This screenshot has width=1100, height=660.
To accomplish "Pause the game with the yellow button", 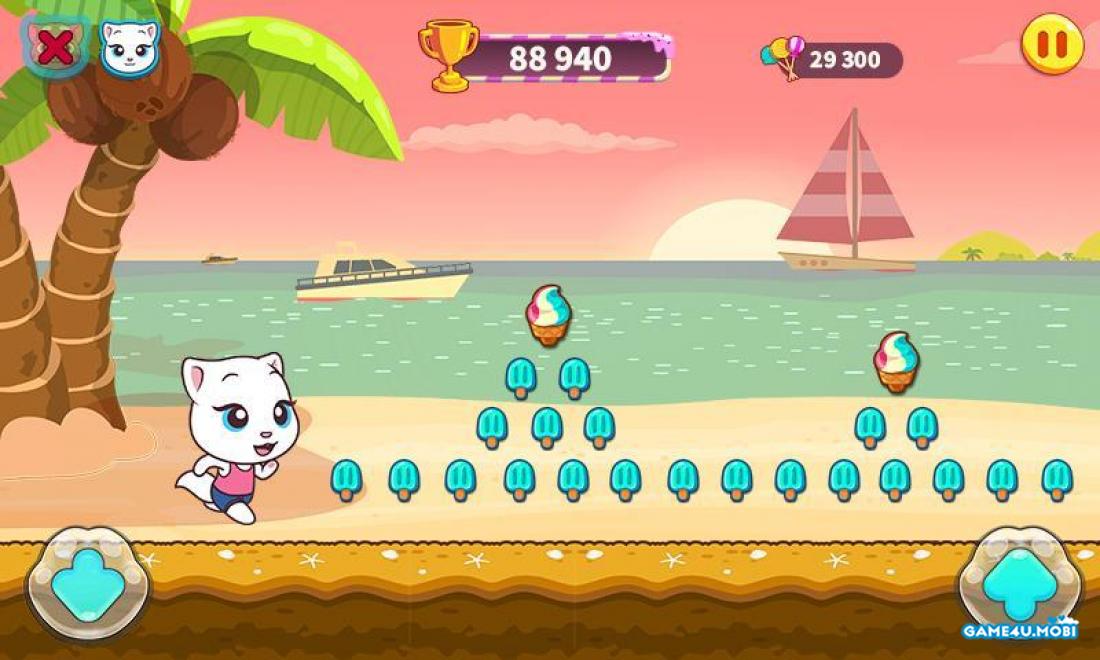I will (1052, 45).
